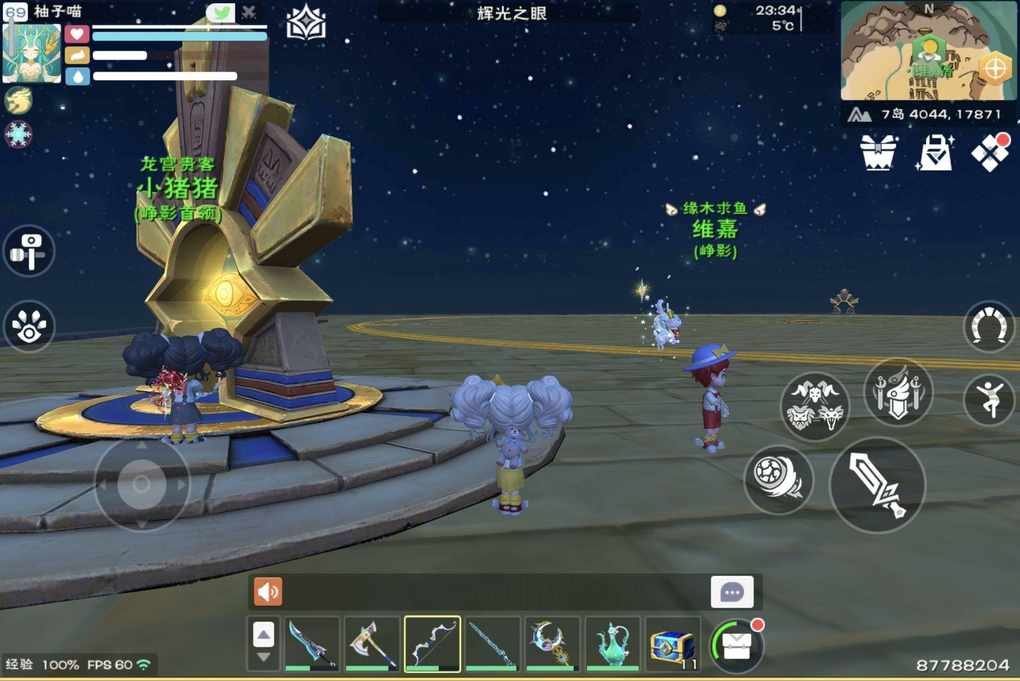Toggle the green bird flight switch
This screenshot has height=681, width=1020.
click(x=221, y=12)
